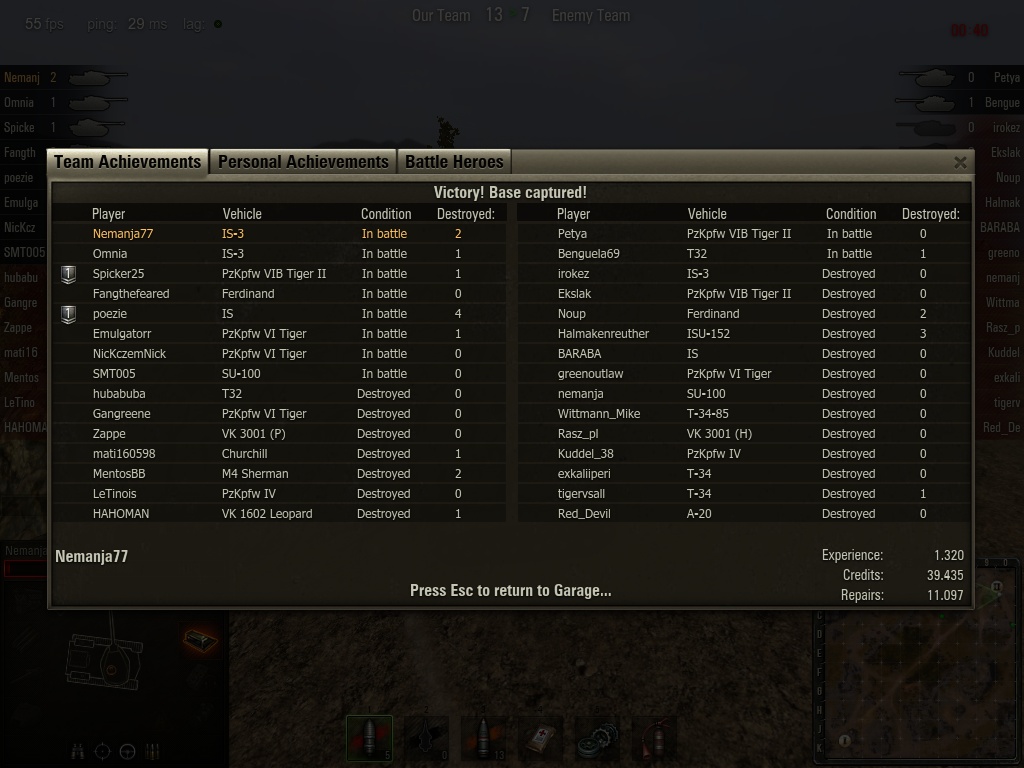Open the Battle Heroes tab

[454, 162]
